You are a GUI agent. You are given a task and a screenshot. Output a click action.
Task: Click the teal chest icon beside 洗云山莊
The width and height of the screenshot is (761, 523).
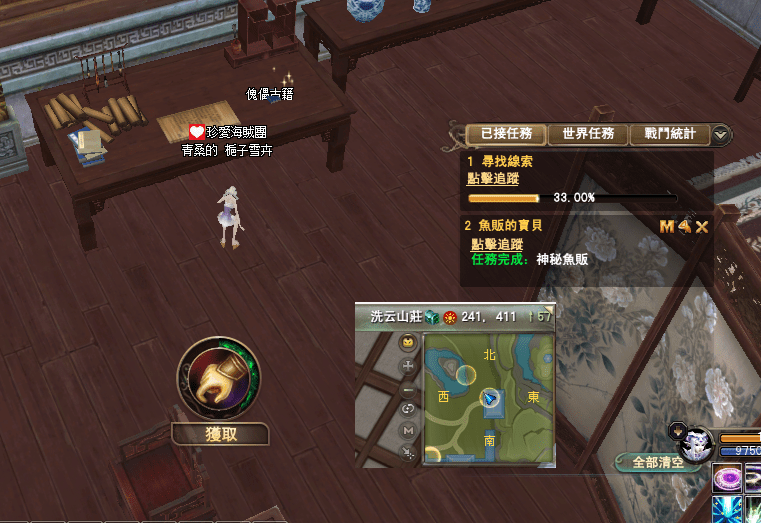click(x=431, y=317)
